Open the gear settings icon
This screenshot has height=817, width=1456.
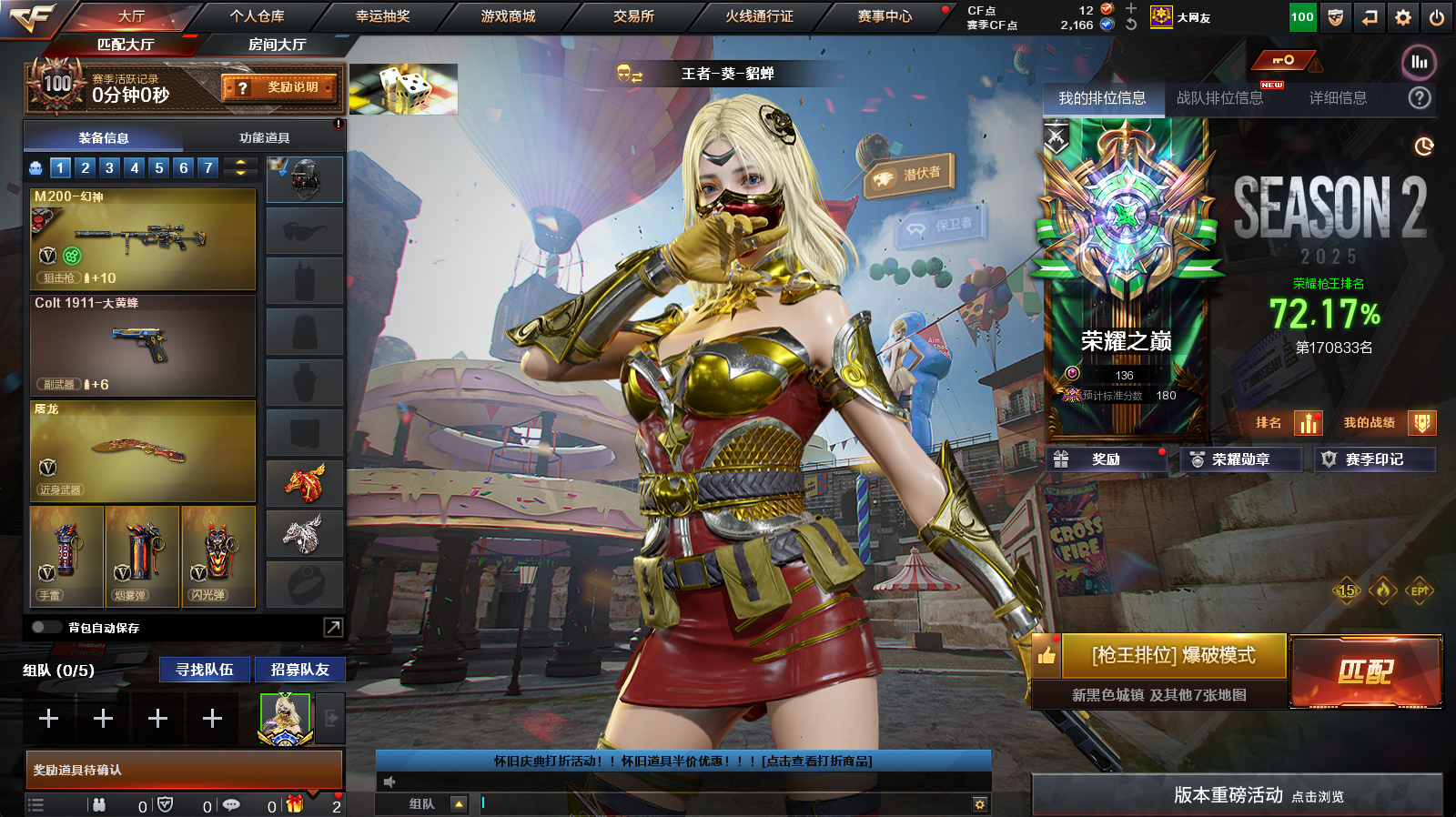[1403, 17]
